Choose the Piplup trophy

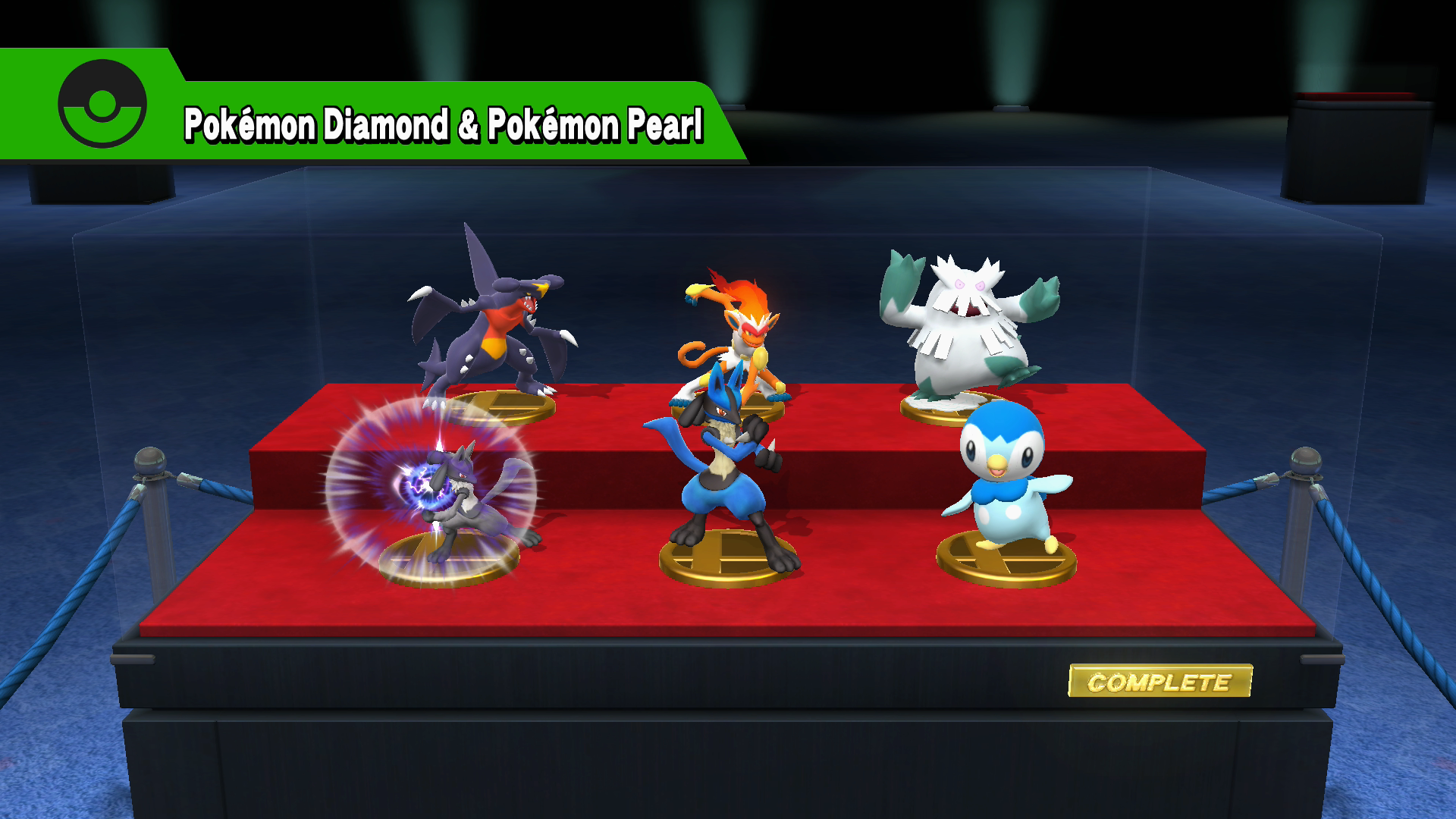[1005, 478]
